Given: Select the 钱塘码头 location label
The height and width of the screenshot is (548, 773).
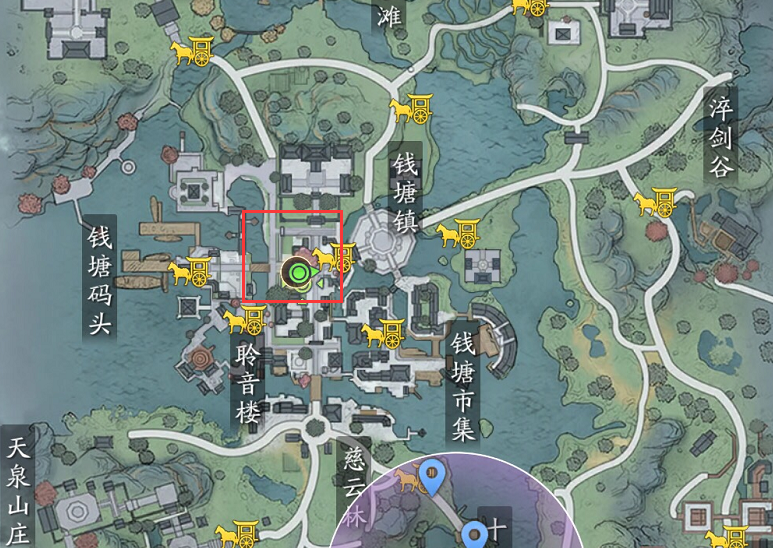Looking at the screenshot, I should click(101, 278).
